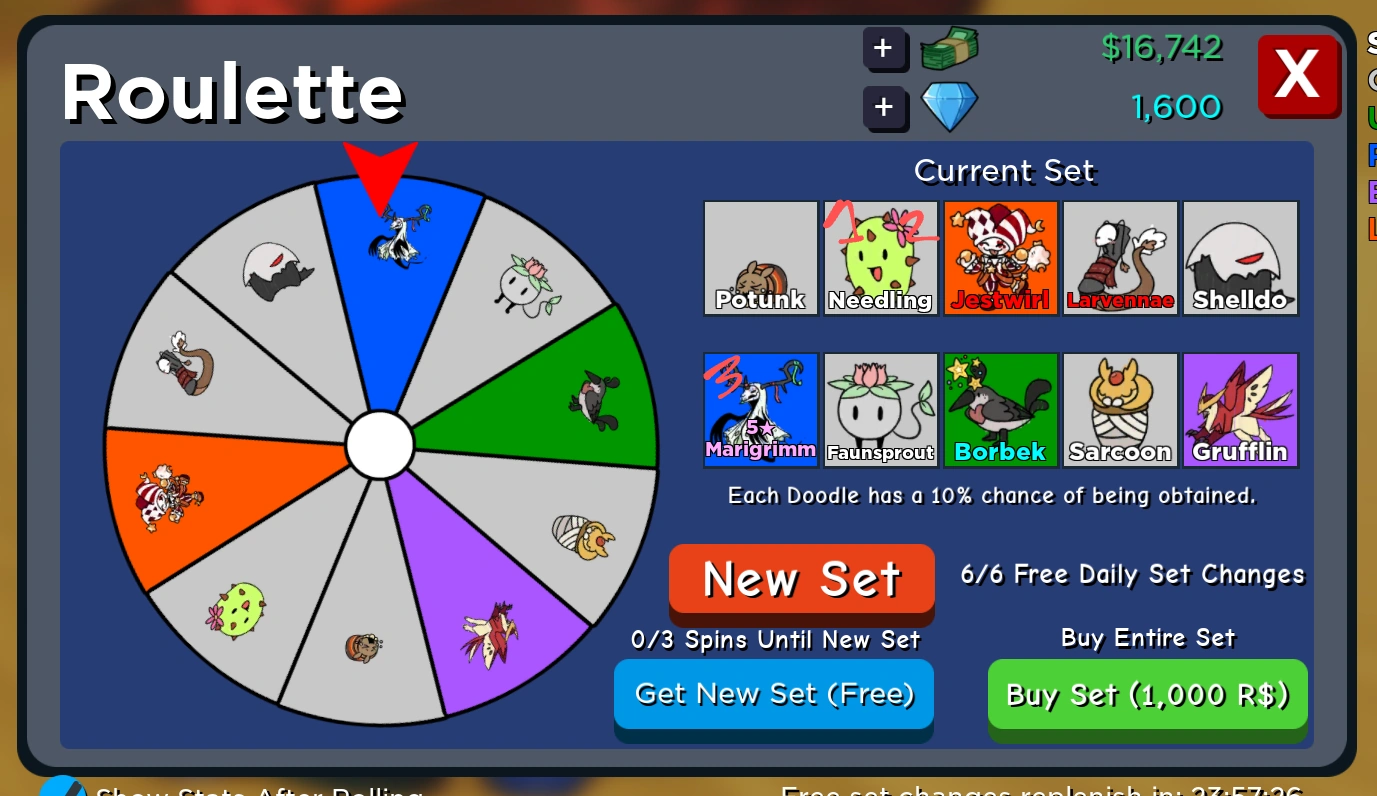Viewport: 1377px width, 796px height.
Task: Click the cash money stack icon
Action: [x=948, y=48]
